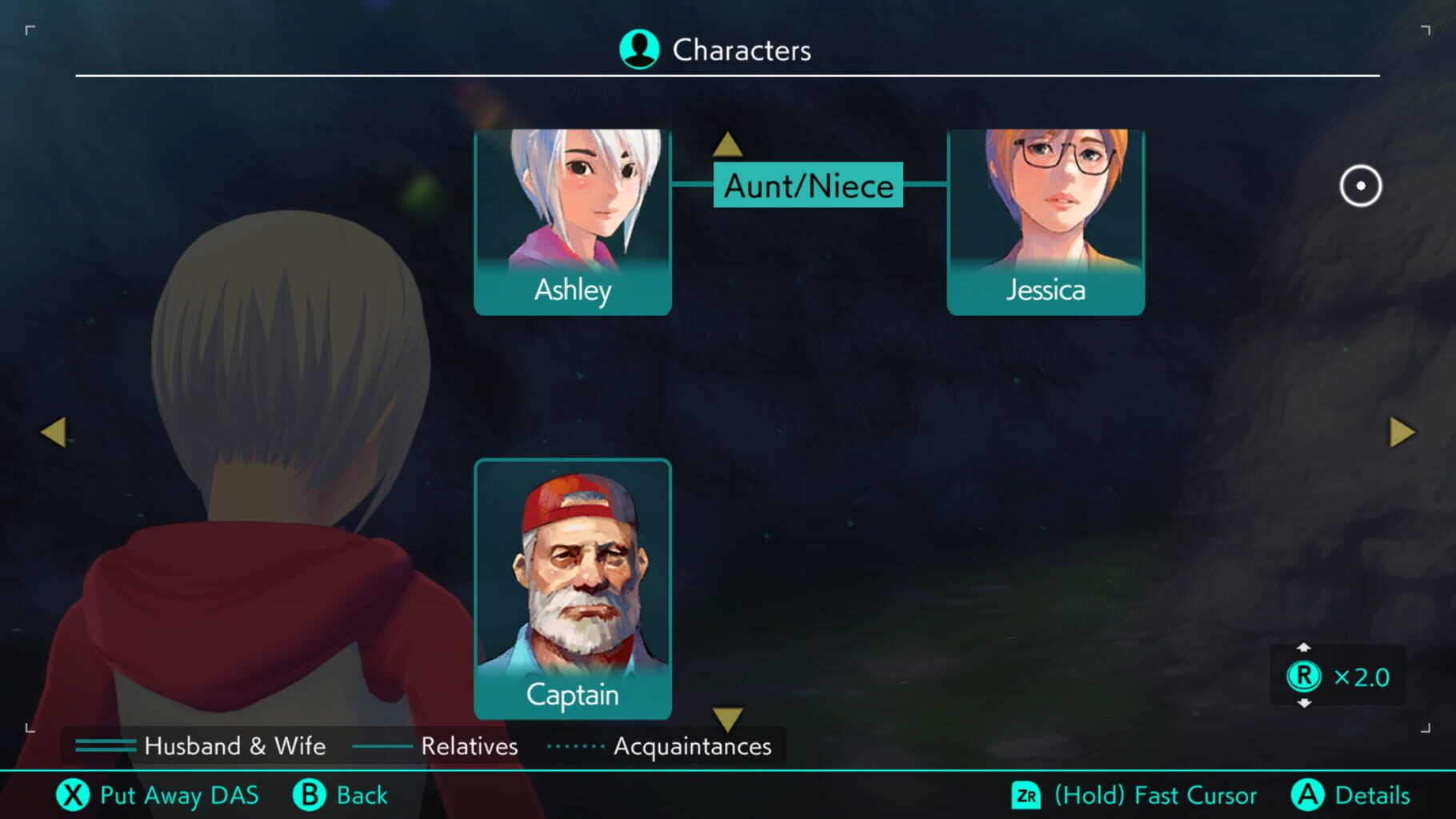Select Jessica's character portrait
Image resolution: width=1456 pixels, height=819 pixels.
(1045, 212)
